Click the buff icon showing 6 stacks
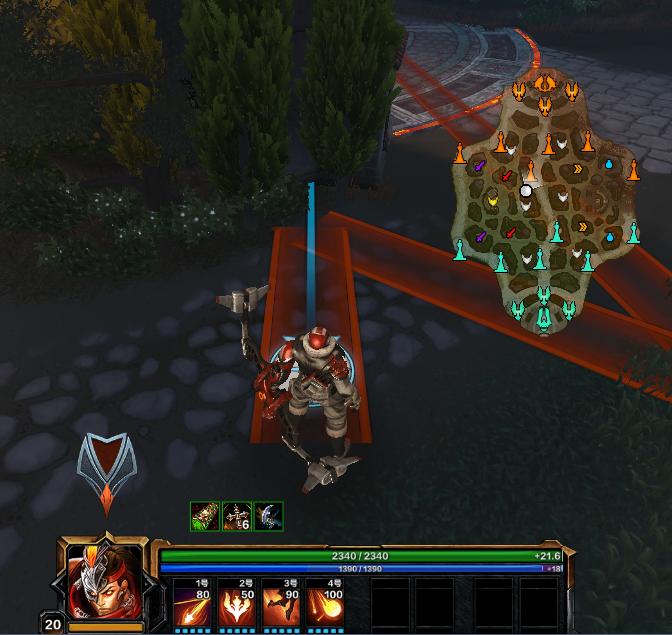 click(x=236, y=515)
